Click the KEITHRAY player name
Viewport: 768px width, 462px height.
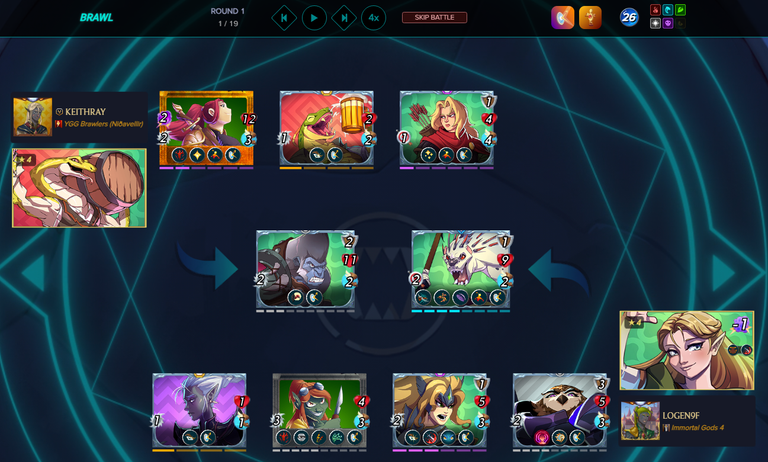[85, 111]
